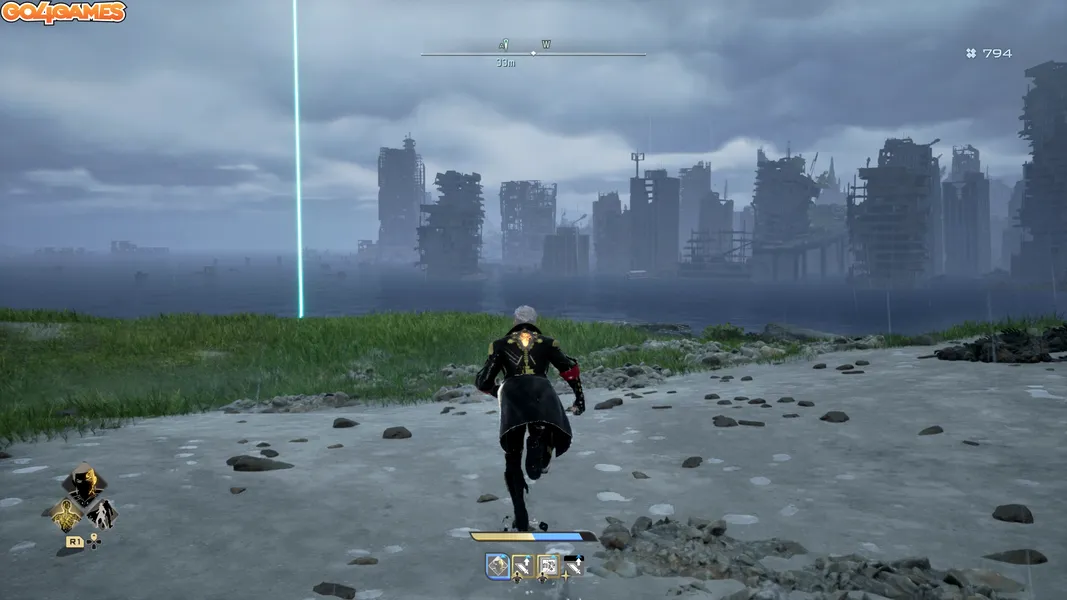Choose the black-topped sword hotbar slot
Screen dimensions: 1067x600
(x=572, y=567)
